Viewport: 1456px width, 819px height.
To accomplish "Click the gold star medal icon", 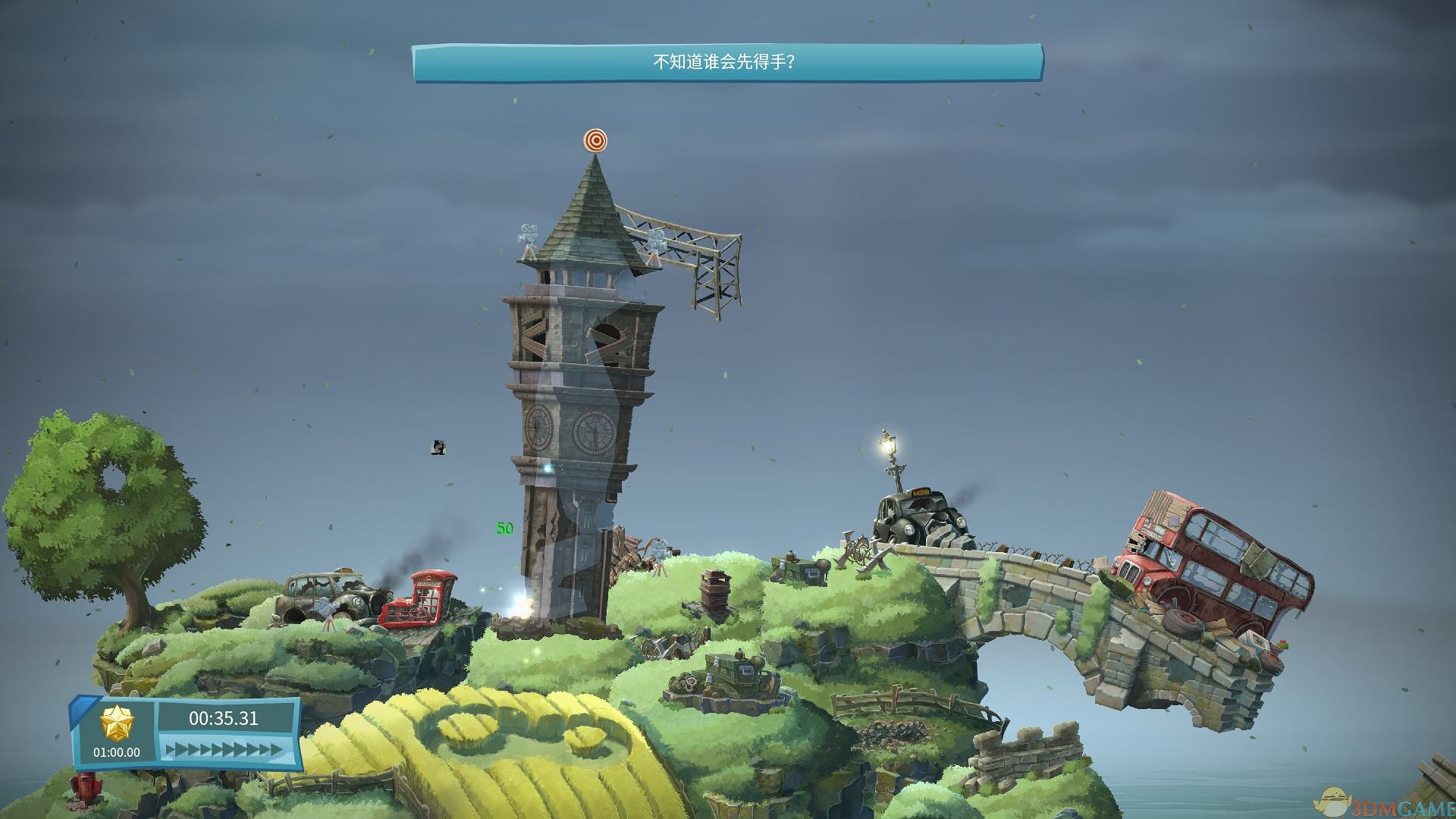I will coord(117,722).
